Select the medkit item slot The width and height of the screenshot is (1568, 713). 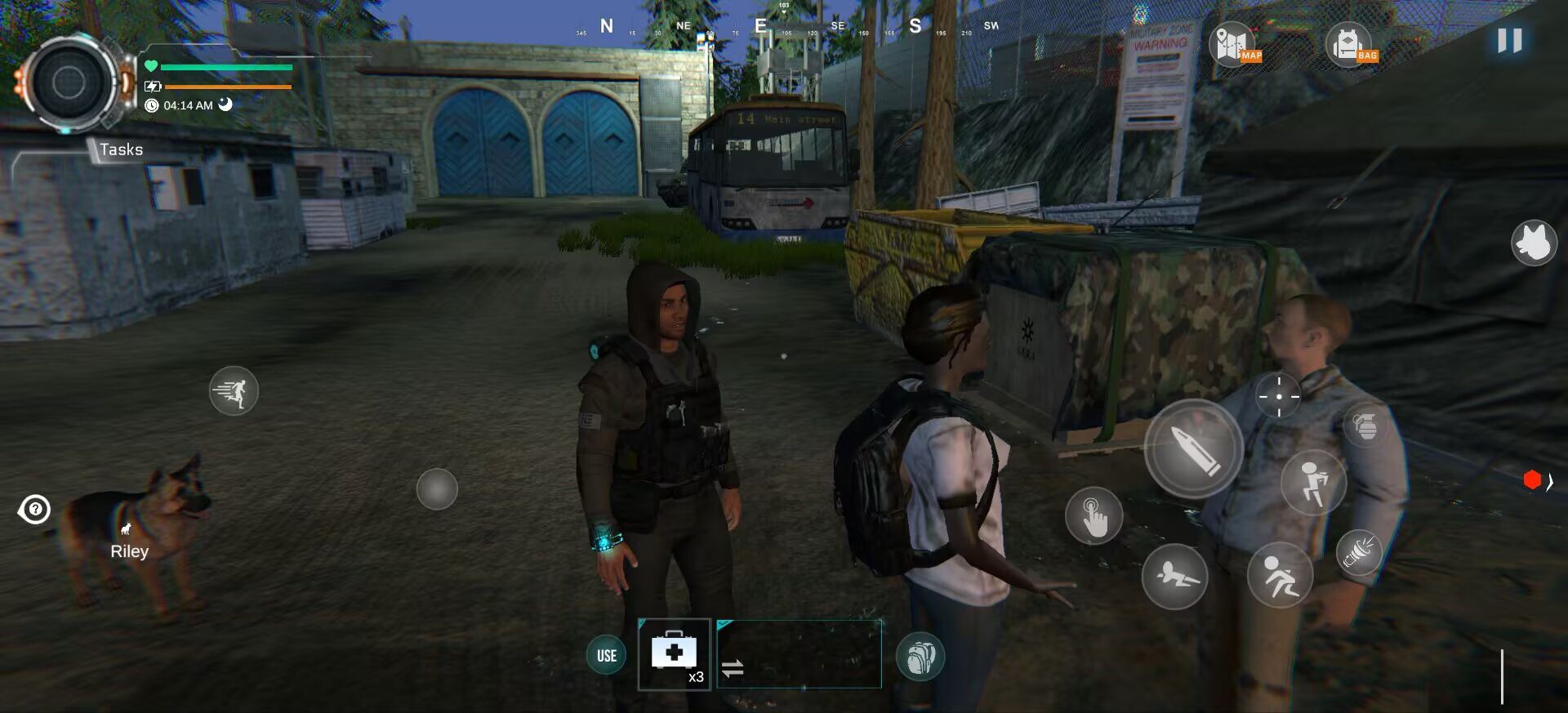(674, 654)
